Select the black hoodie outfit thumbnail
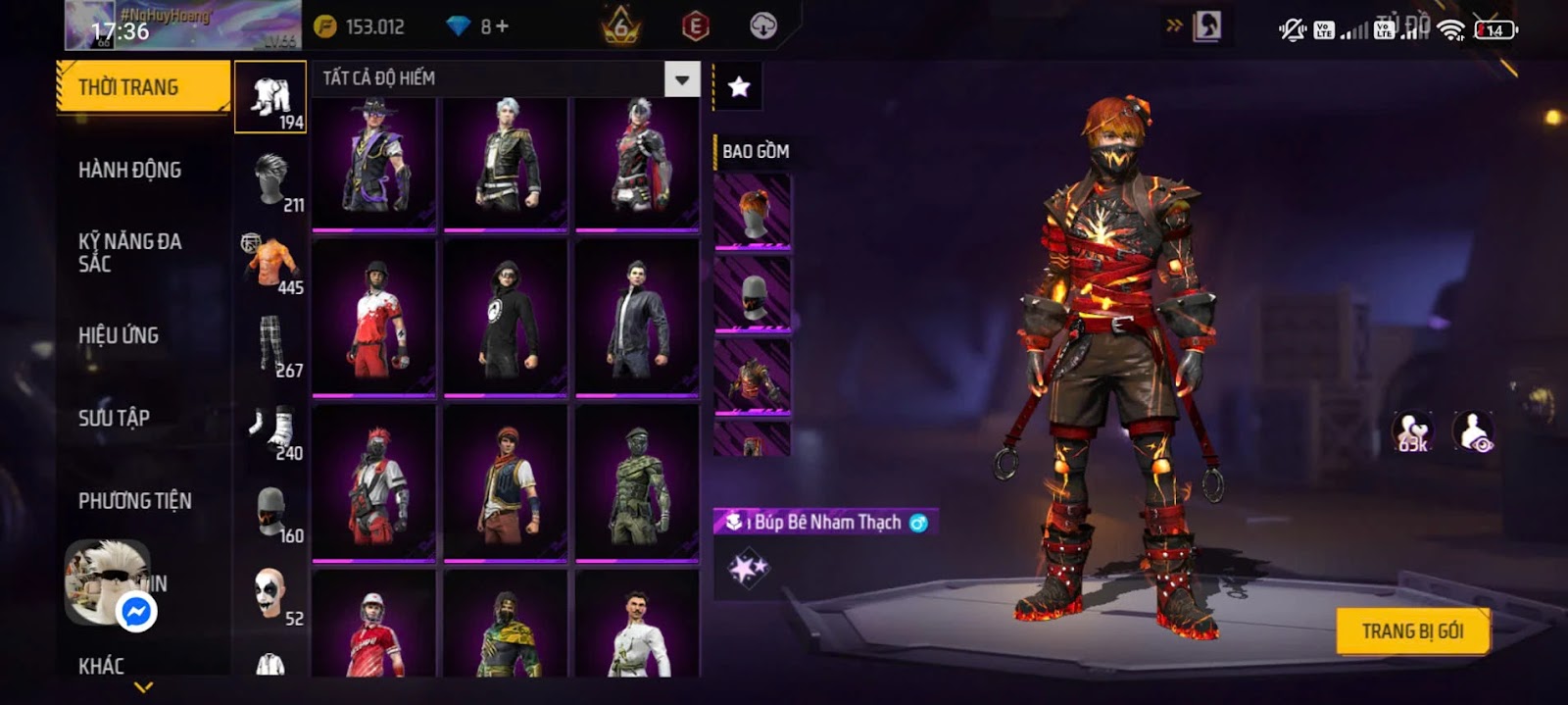The image size is (1568, 705). (x=506, y=318)
